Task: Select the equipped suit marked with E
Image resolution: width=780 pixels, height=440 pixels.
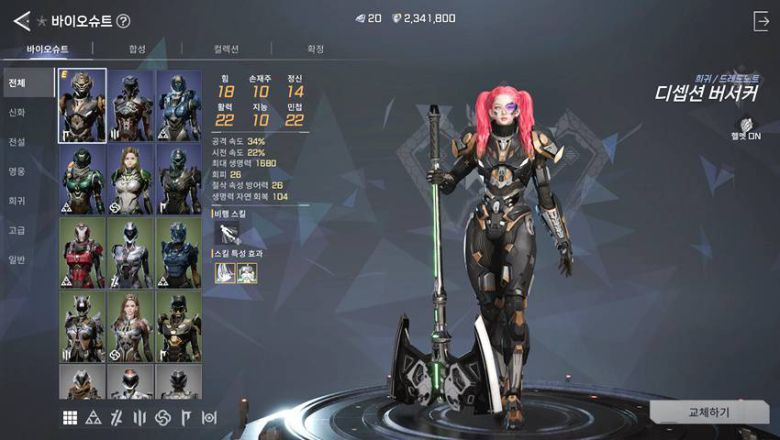Action: click(82, 106)
